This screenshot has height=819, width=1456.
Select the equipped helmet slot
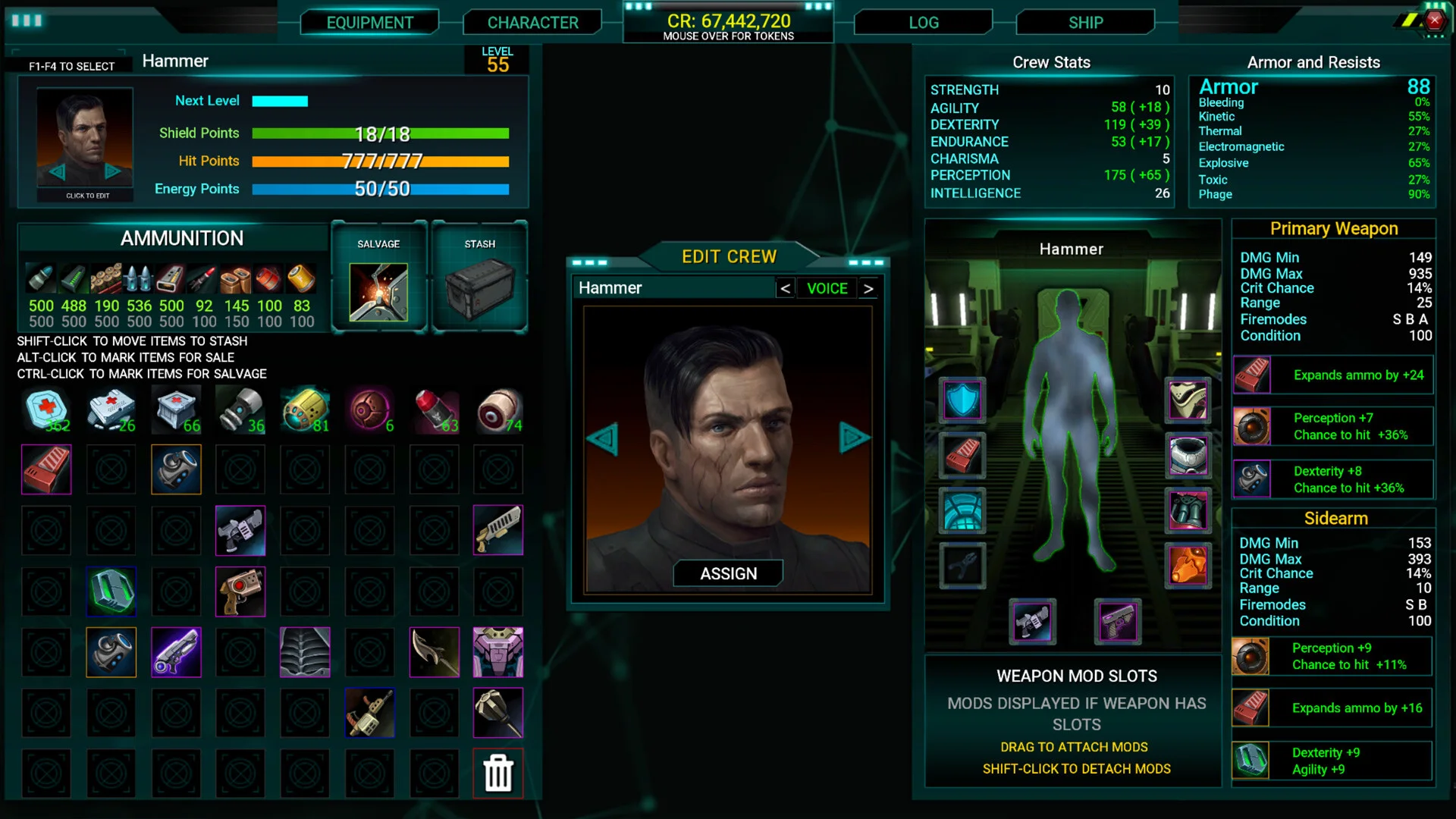(x=1188, y=400)
